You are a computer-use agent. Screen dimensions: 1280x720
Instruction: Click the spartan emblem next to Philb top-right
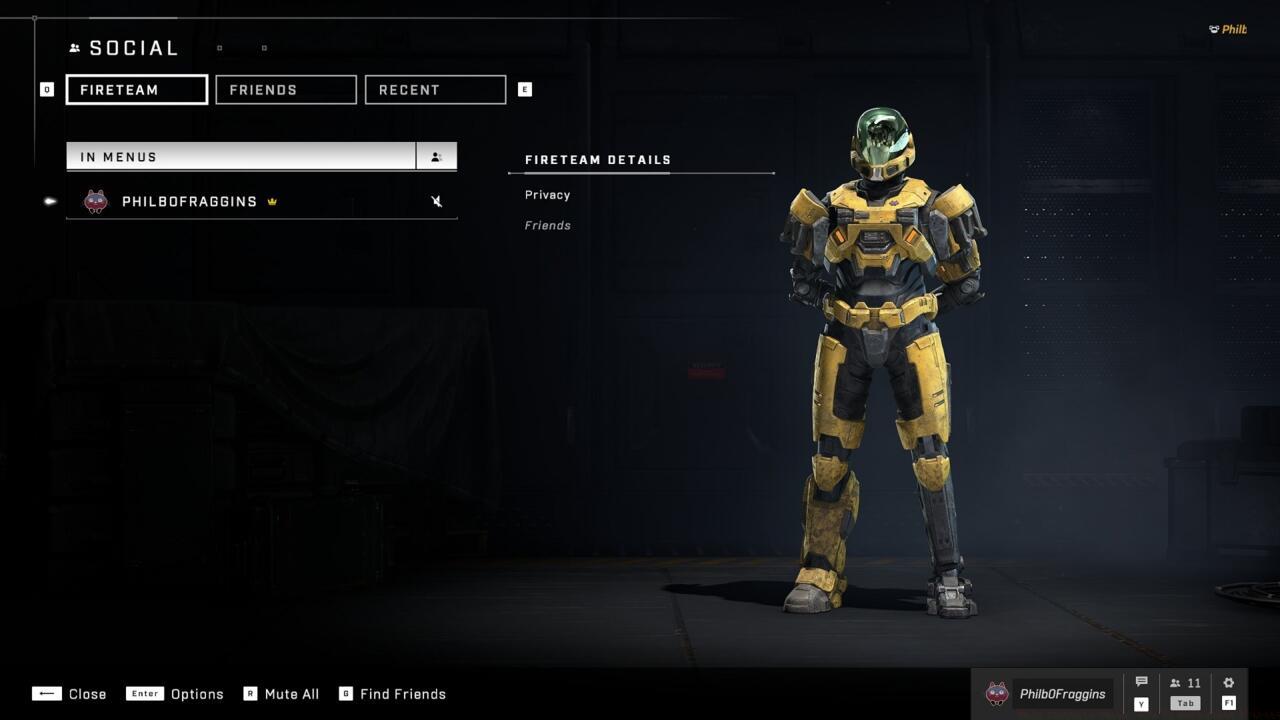point(1213,29)
